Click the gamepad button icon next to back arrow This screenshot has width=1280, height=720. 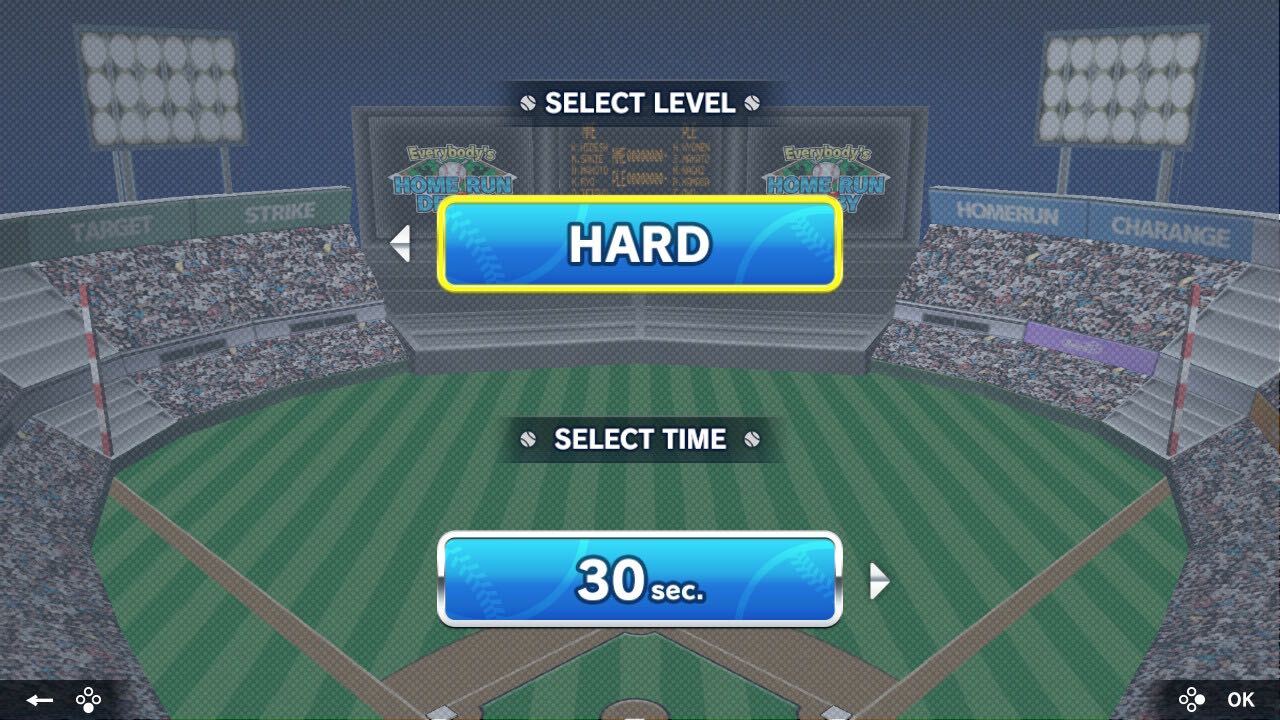pyautogui.click(x=87, y=700)
